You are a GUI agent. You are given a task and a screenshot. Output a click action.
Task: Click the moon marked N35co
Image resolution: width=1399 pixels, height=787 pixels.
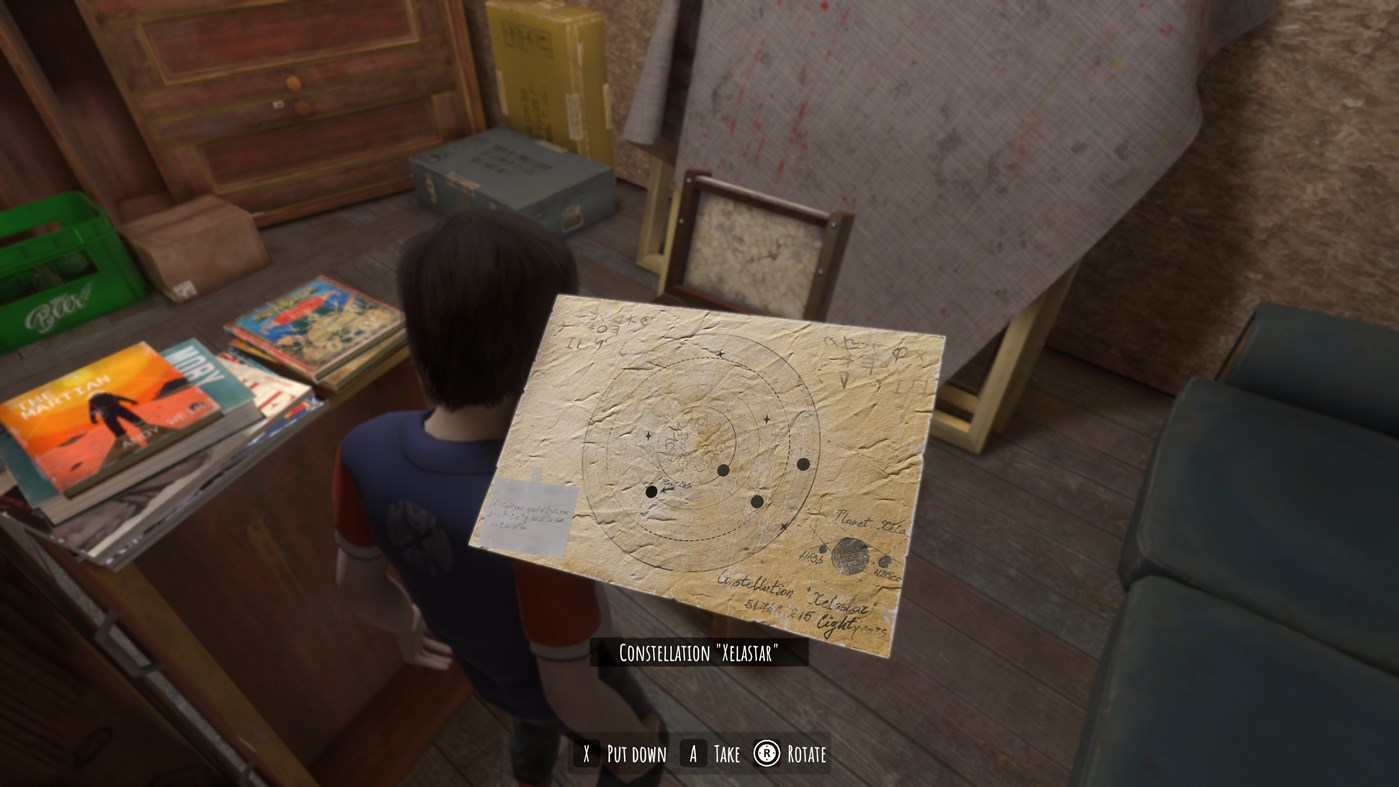click(884, 562)
